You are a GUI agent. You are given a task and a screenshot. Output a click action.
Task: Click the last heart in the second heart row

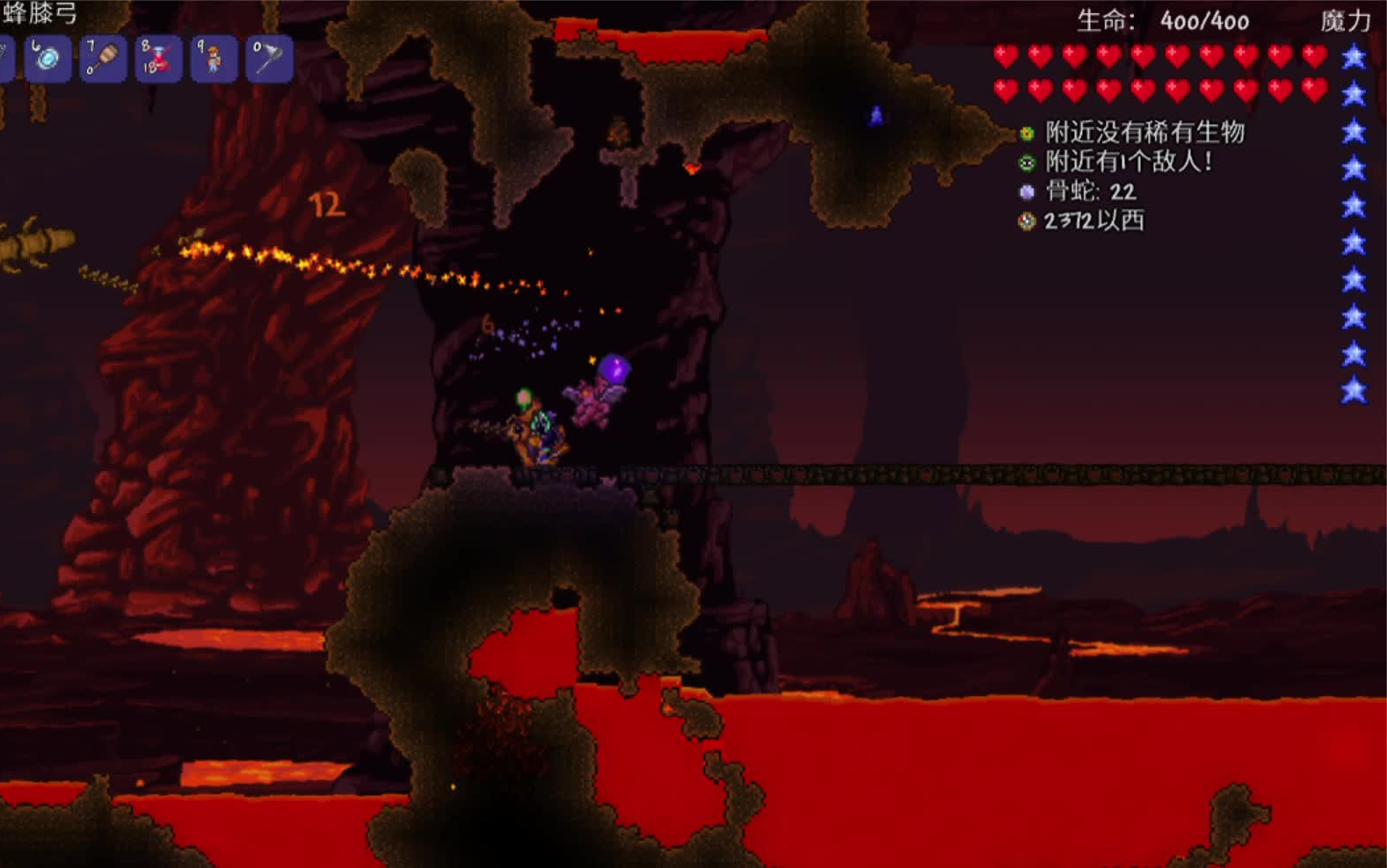click(x=1313, y=88)
